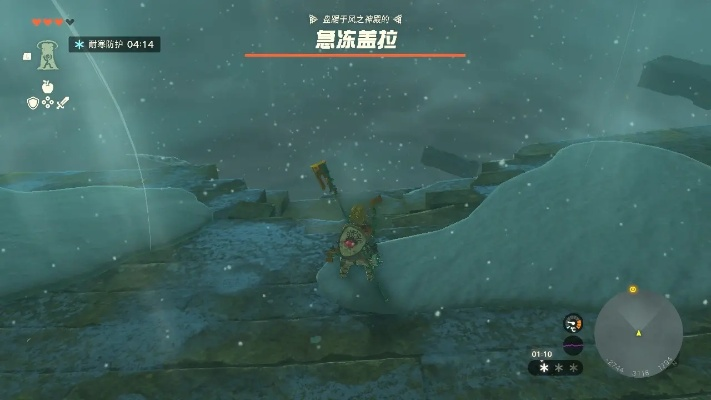
Task: Open the shield quick-select icon
Action: click(33, 101)
